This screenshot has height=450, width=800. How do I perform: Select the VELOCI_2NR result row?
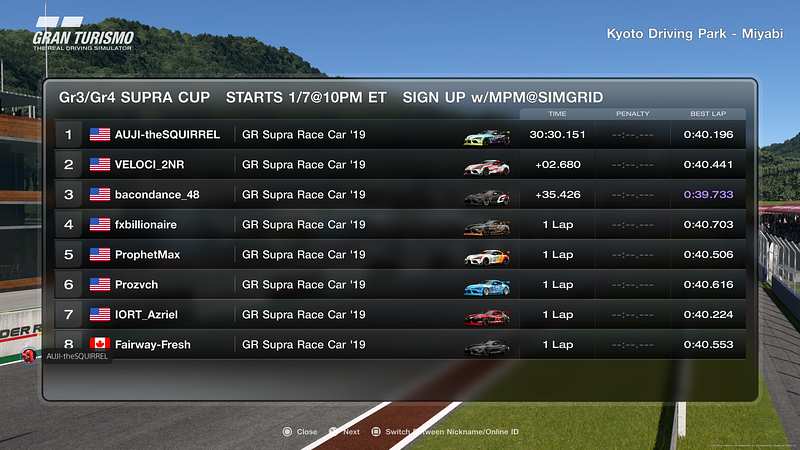(x=400, y=165)
